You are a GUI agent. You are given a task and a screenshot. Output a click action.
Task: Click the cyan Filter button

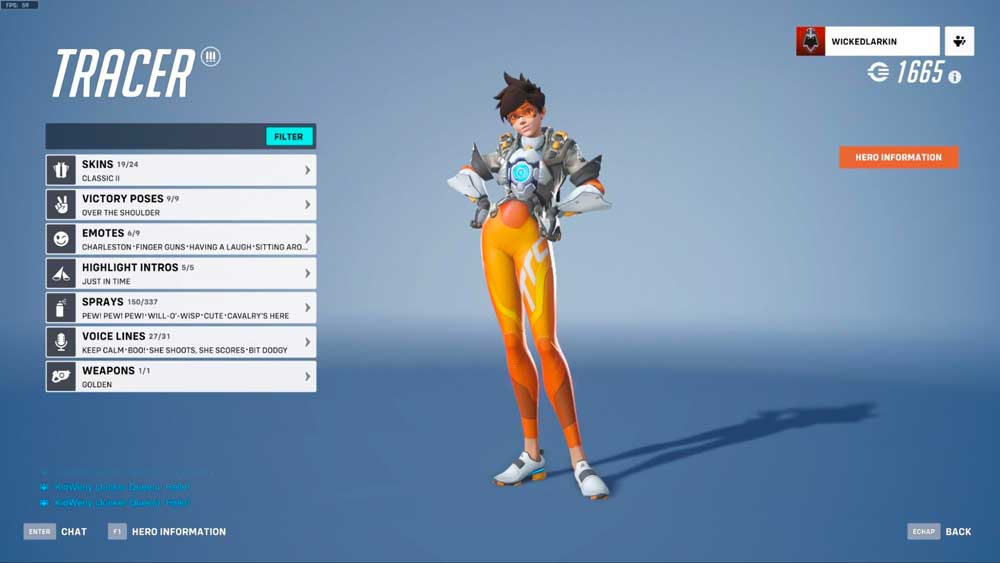point(289,137)
